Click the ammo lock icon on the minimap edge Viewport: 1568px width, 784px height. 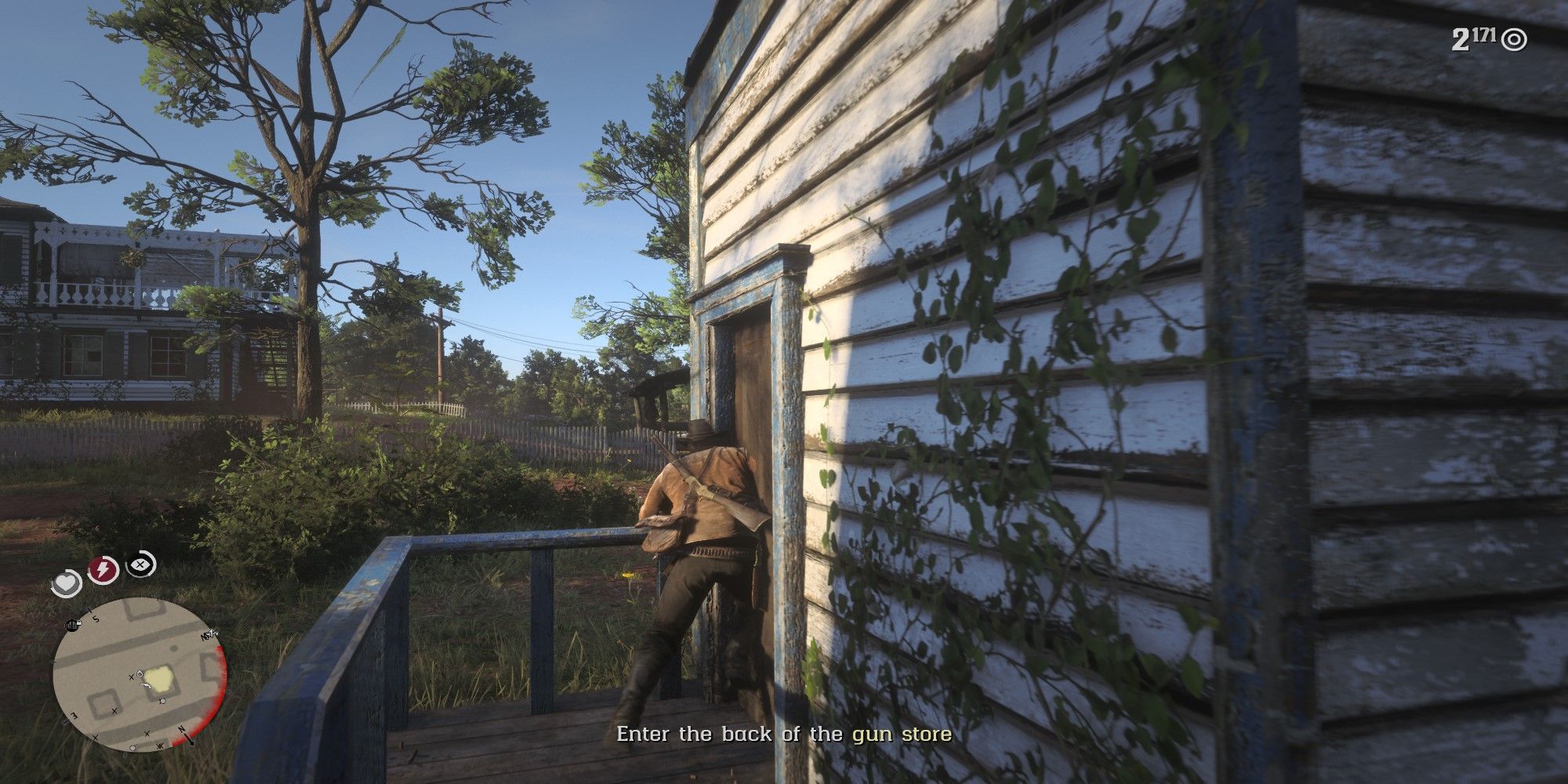point(73,624)
